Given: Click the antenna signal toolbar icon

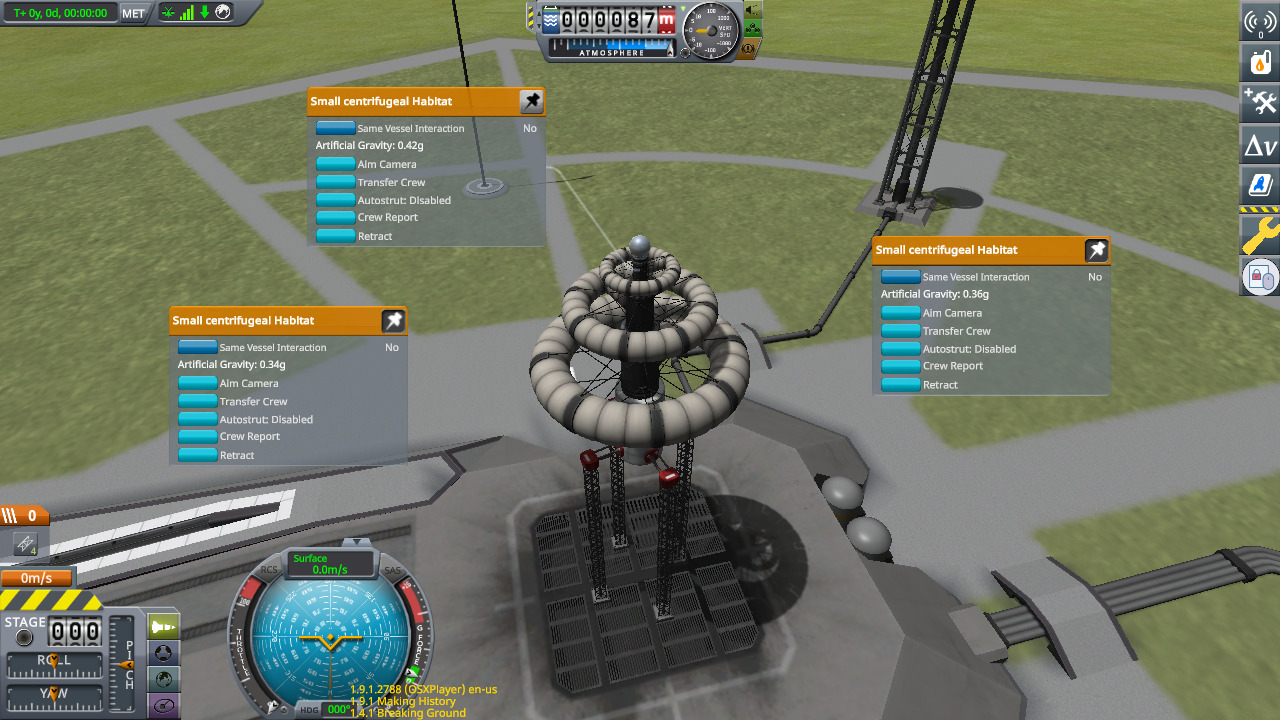Looking at the screenshot, I should point(1260,21).
